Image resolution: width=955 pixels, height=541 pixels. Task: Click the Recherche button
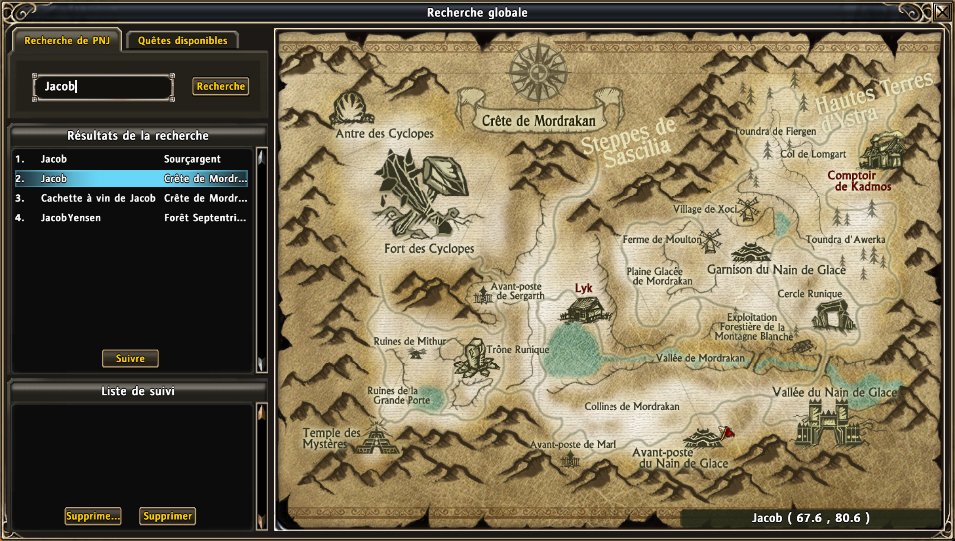(x=220, y=87)
